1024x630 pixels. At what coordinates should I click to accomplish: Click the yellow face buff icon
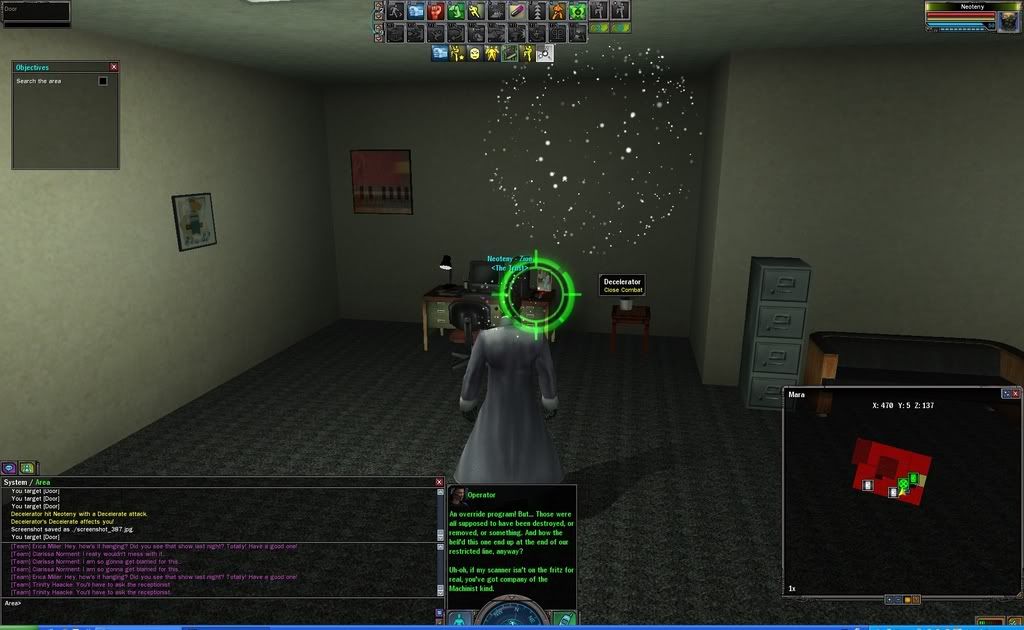point(474,53)
